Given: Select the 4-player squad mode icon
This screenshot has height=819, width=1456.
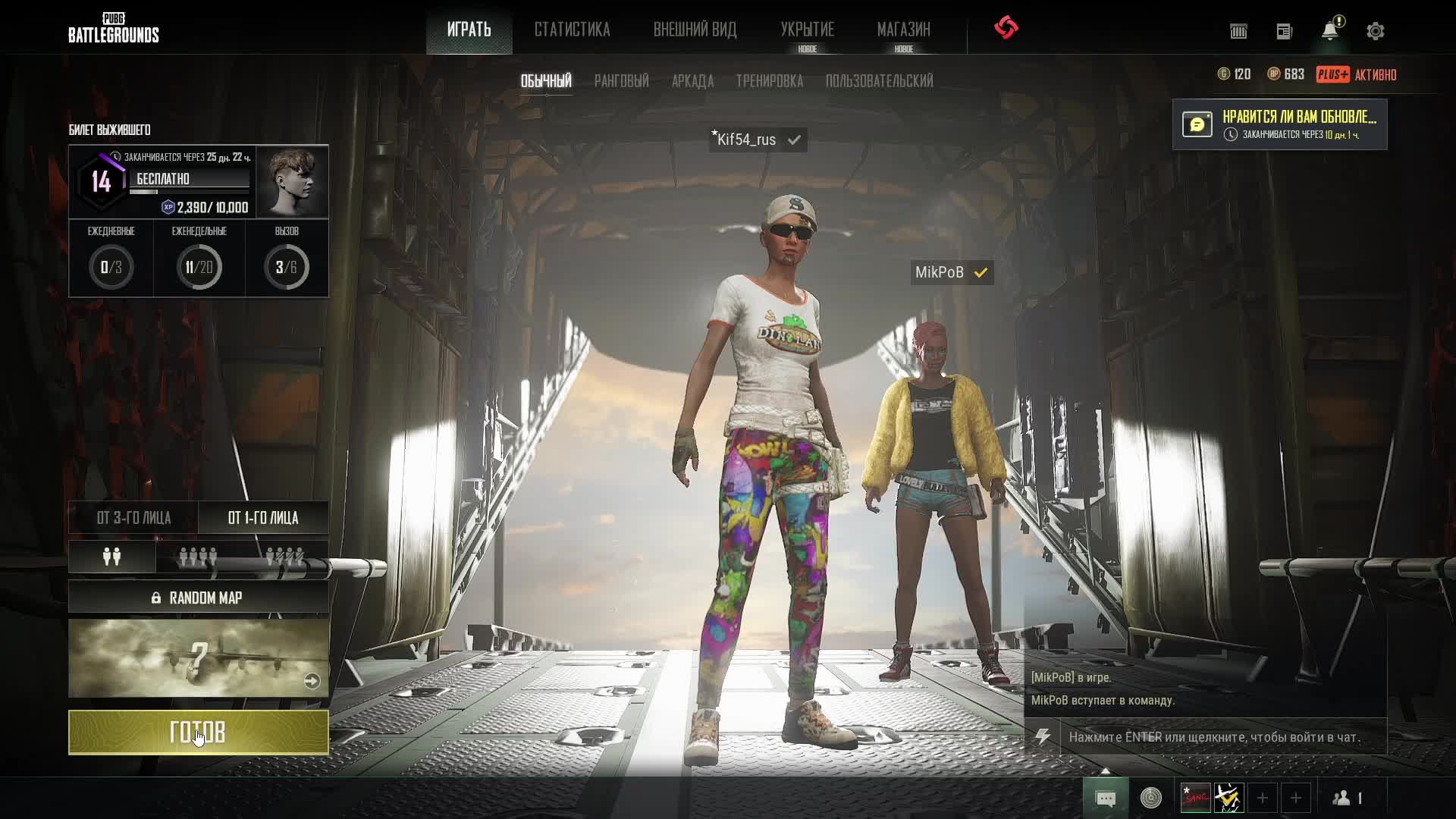Looking at the screenshot, I should [199, 556].
